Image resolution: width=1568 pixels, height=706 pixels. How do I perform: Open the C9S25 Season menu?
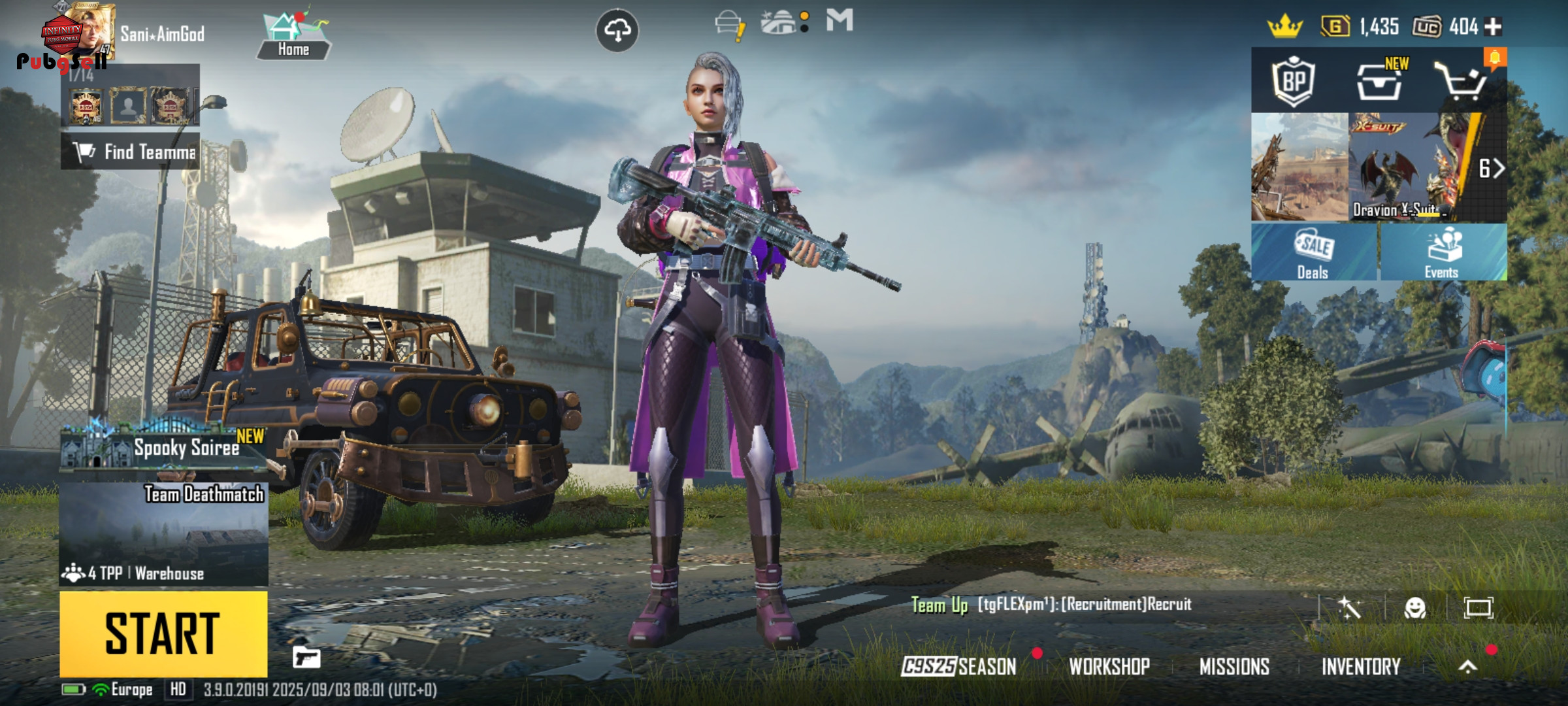pos(959,666)
